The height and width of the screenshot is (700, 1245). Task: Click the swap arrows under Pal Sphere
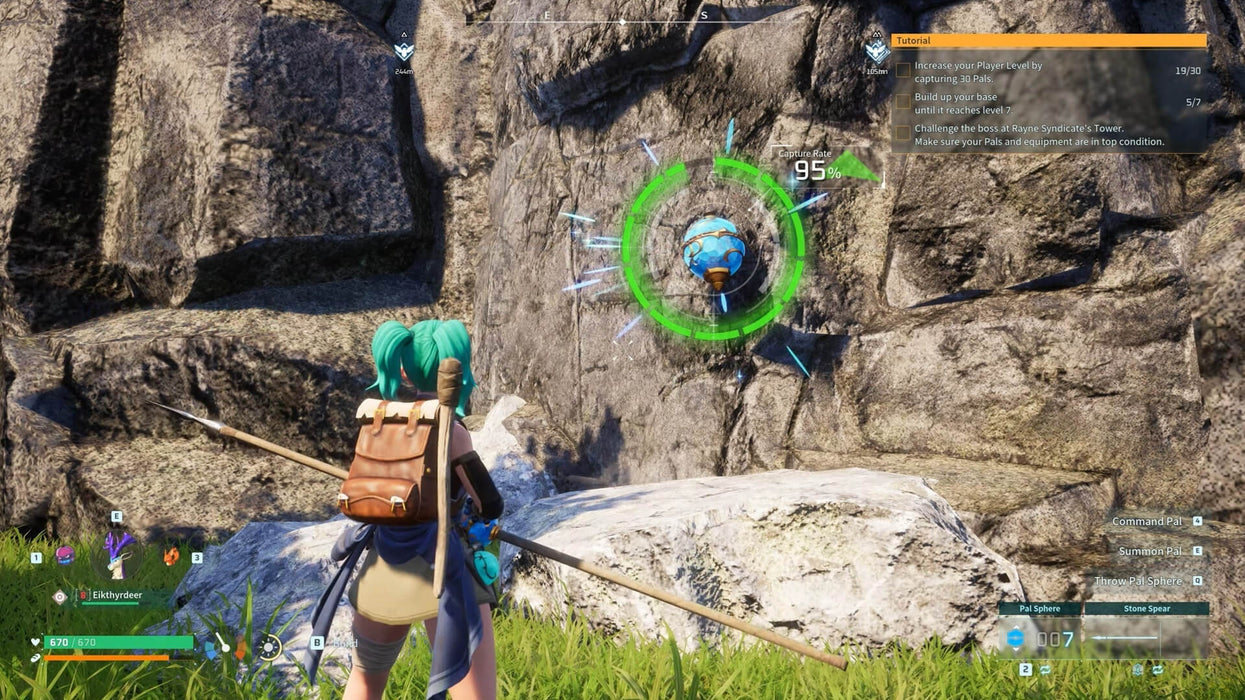(x=1046, y=669)
